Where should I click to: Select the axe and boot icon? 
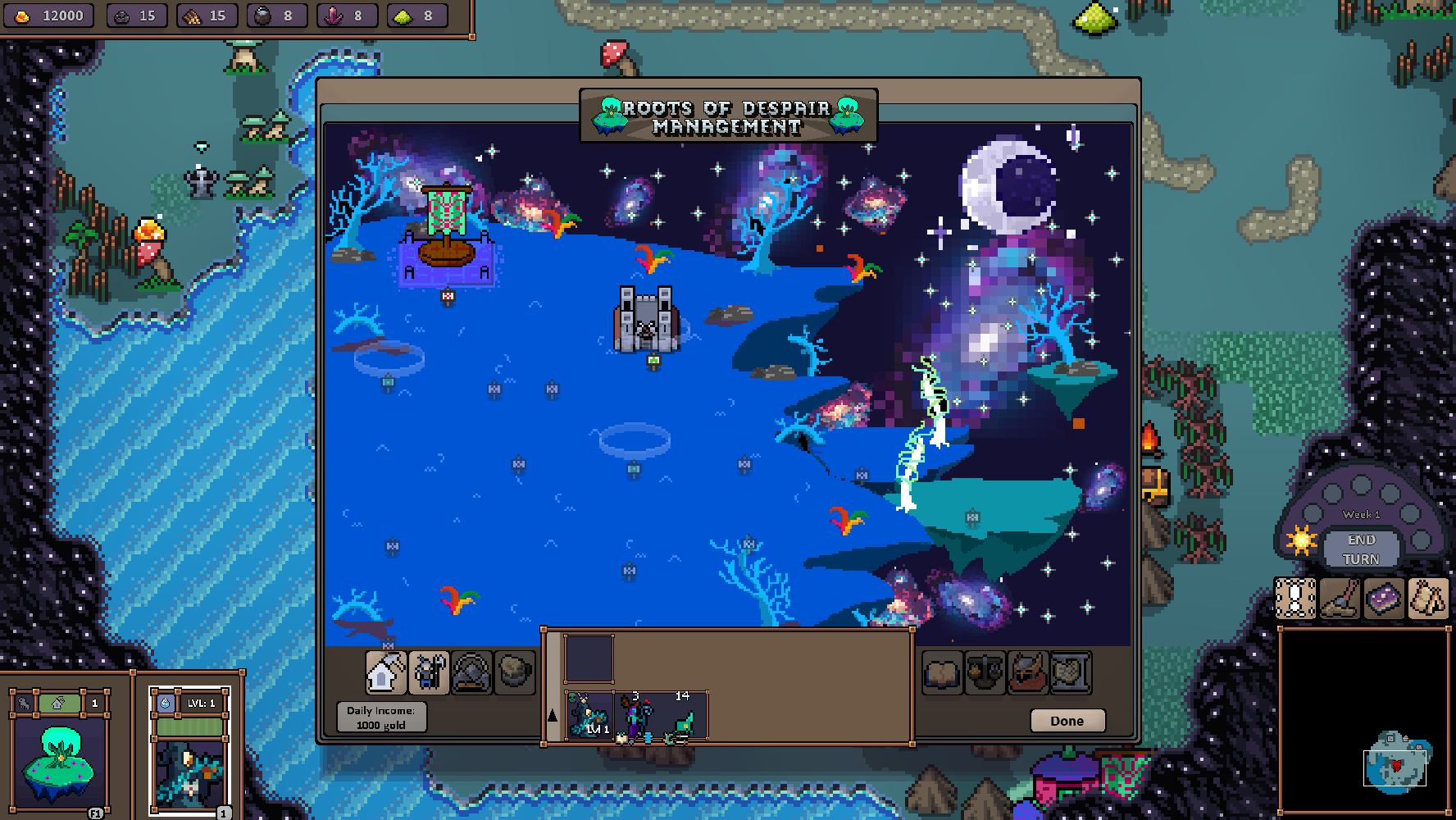click(1340, 598)
